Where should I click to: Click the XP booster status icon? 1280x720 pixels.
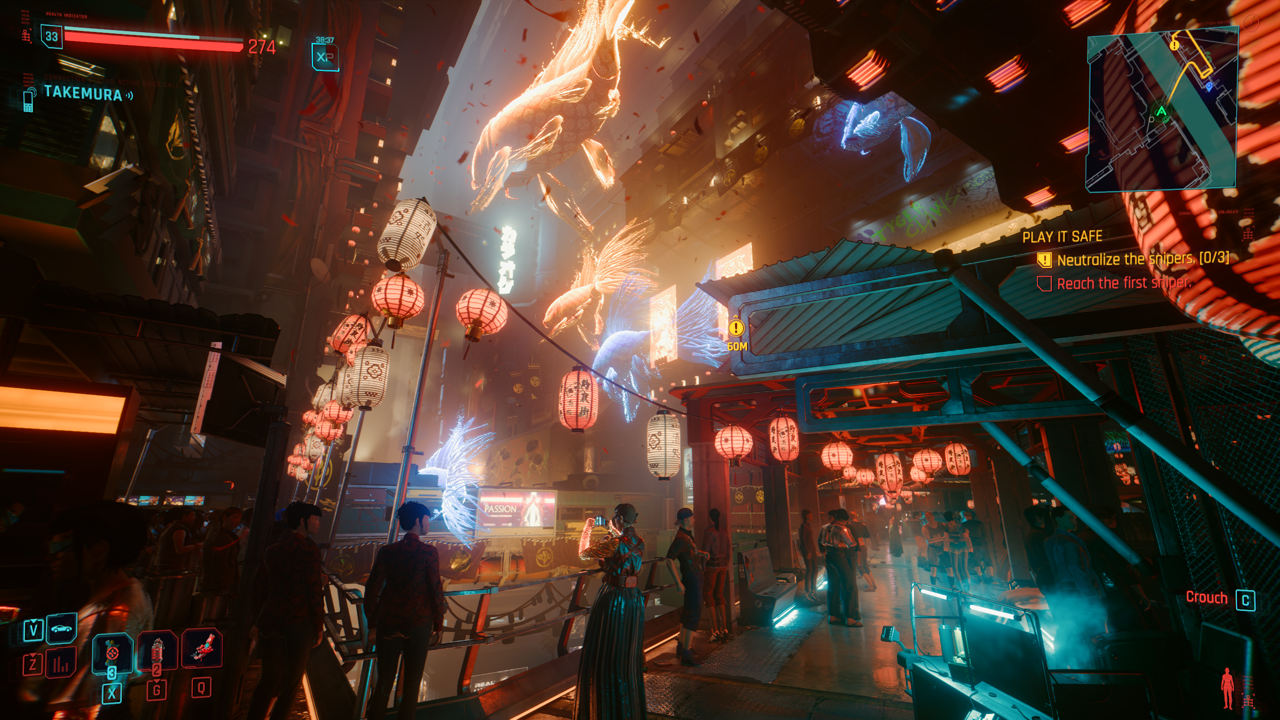(x=325, y=57)
